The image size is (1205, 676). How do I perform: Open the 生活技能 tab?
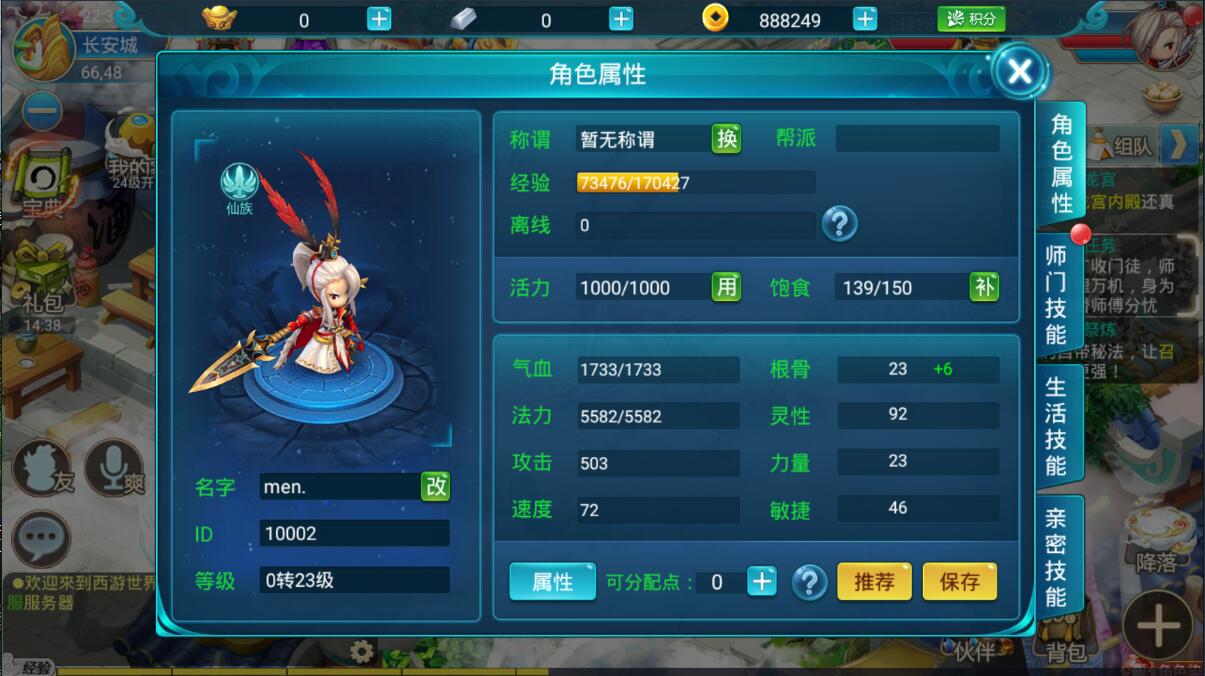1057,426
